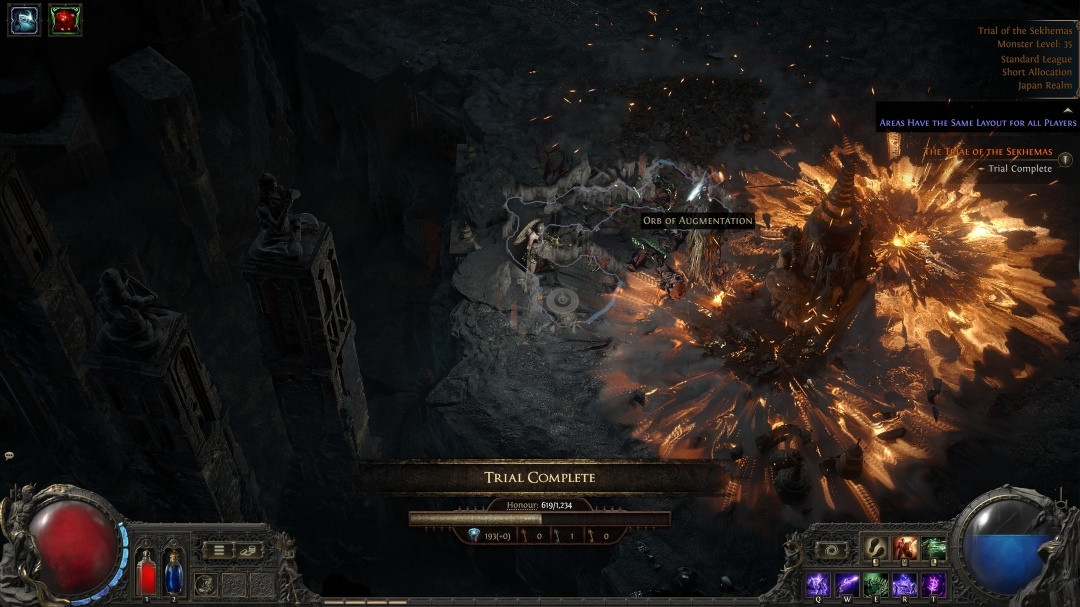
Task: Pick up the Orb of Augmentation label
Action: click(697, 220)
